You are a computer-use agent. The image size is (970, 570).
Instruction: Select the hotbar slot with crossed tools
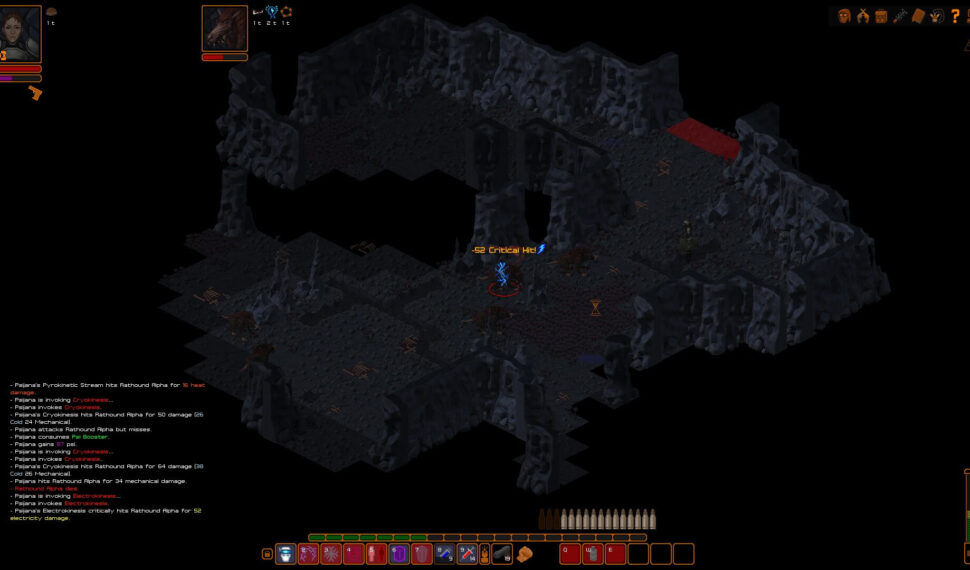tap(467, 554)
